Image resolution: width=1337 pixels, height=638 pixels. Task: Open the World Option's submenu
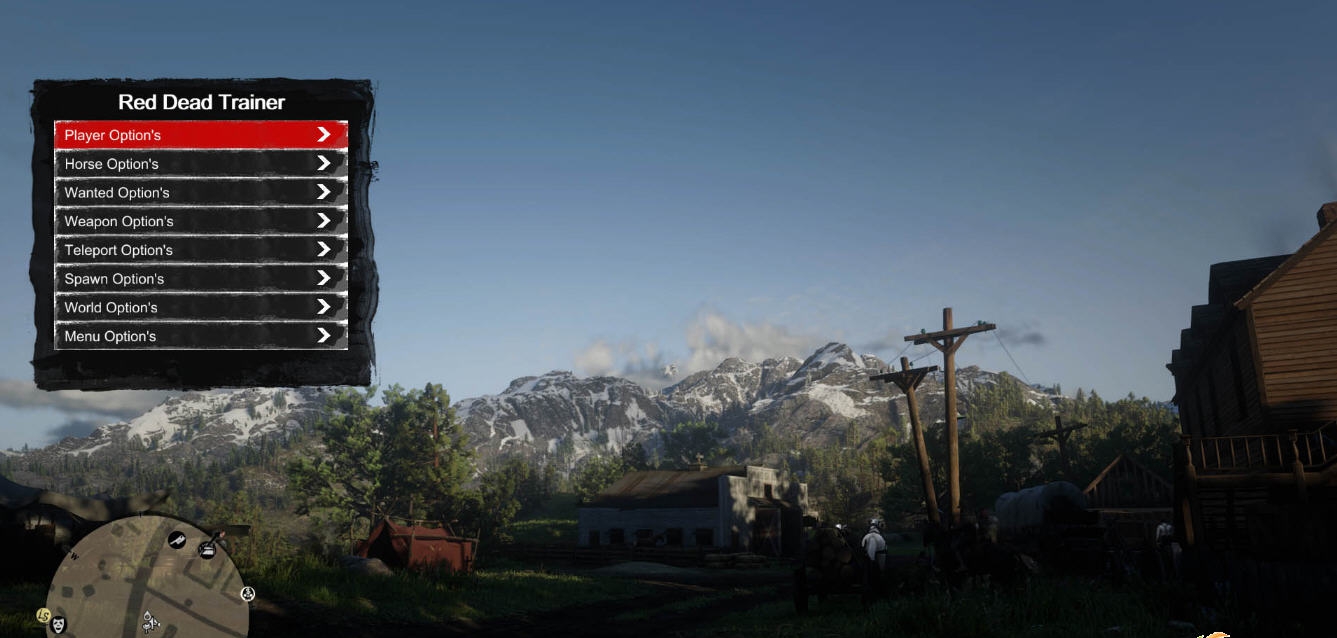click(x=200, y=307)
